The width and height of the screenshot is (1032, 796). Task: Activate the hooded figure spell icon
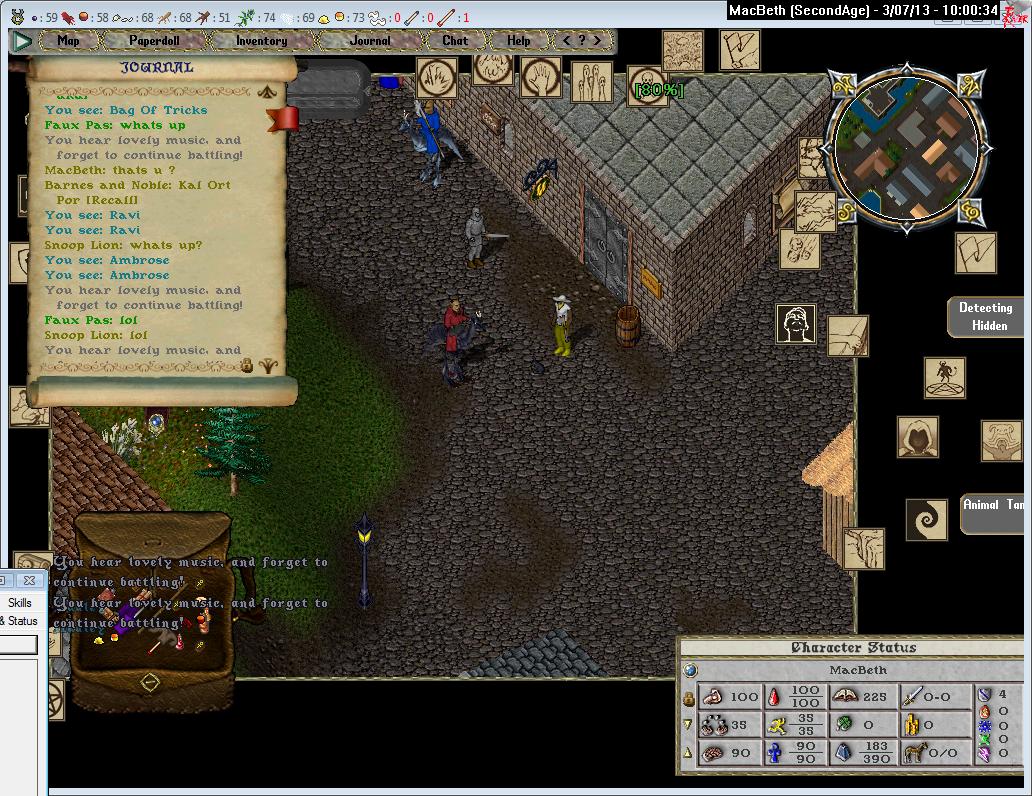click(x=917, y=437)
